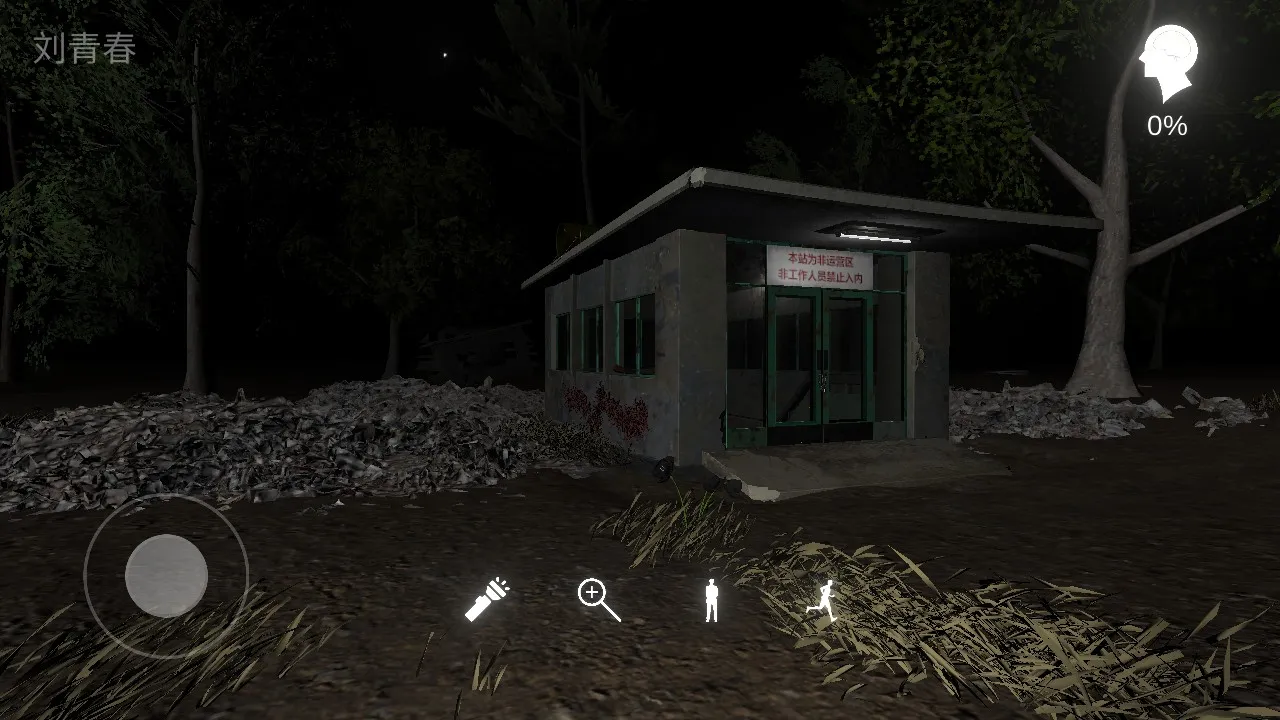The height and width of the screenshot is (720, 1280).
Task: Activate the running figure sprint icon
Action: [x=822, y=600]
